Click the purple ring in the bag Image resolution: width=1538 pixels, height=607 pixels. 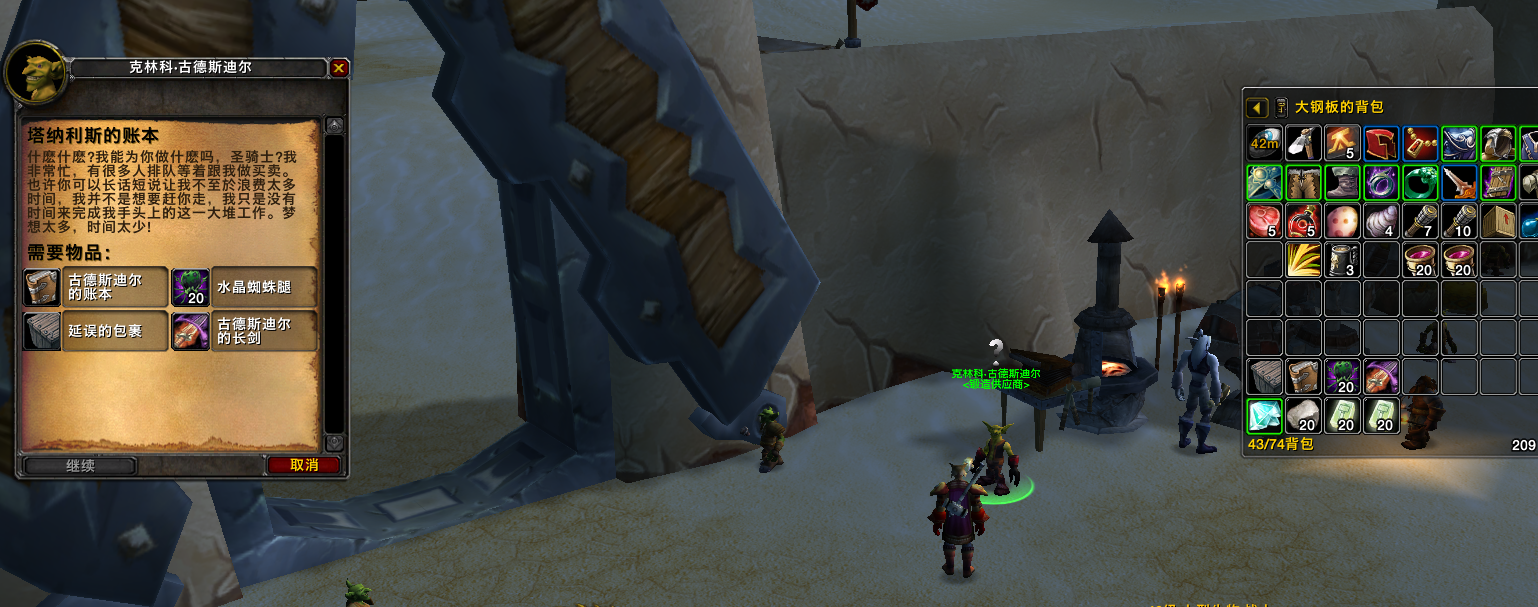tap(1381, 183)
